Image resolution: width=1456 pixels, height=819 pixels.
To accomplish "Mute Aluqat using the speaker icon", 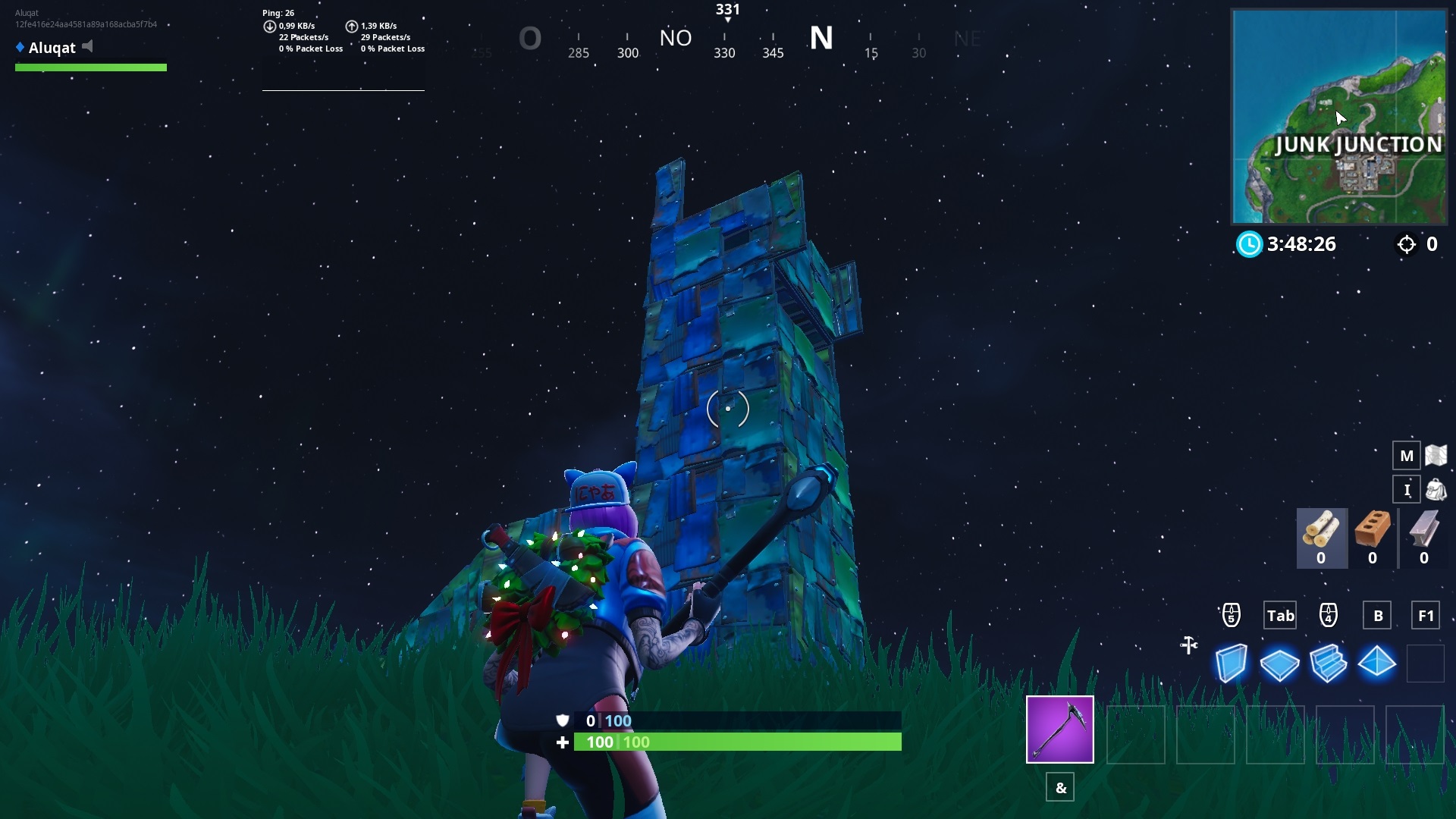I will tap(86, 45).
